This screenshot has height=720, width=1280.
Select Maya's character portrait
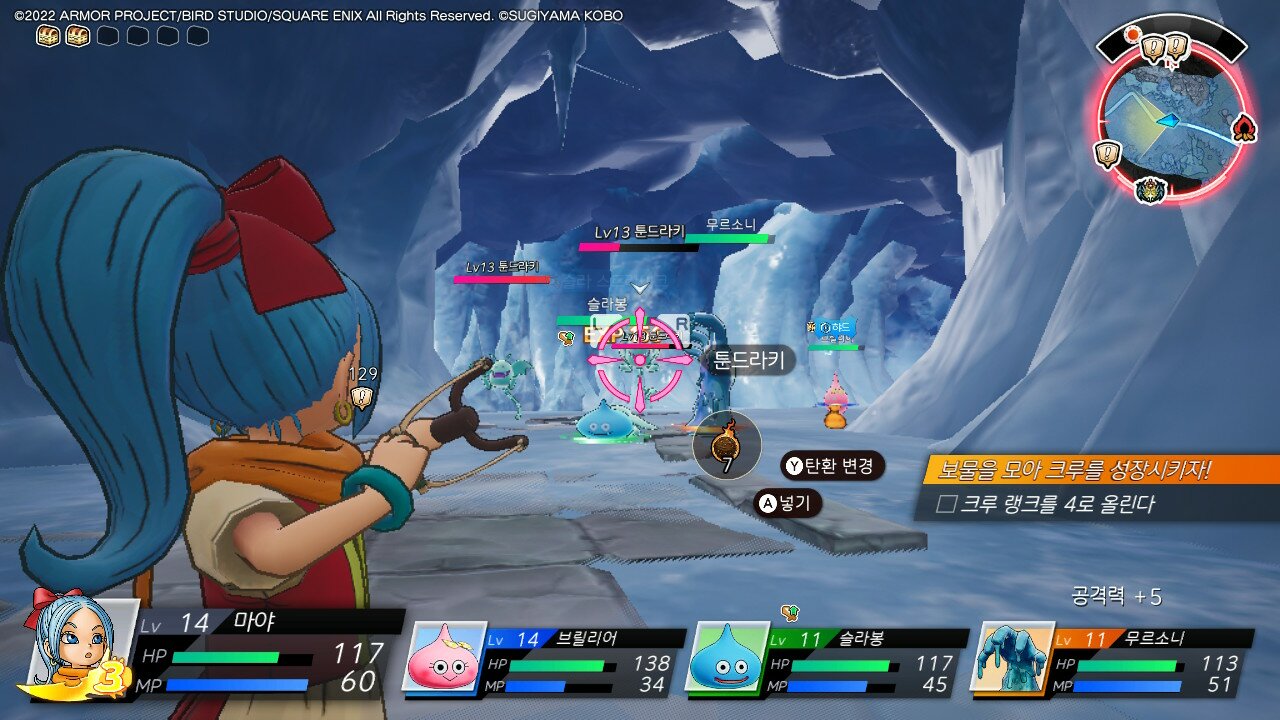coord(80,645)
